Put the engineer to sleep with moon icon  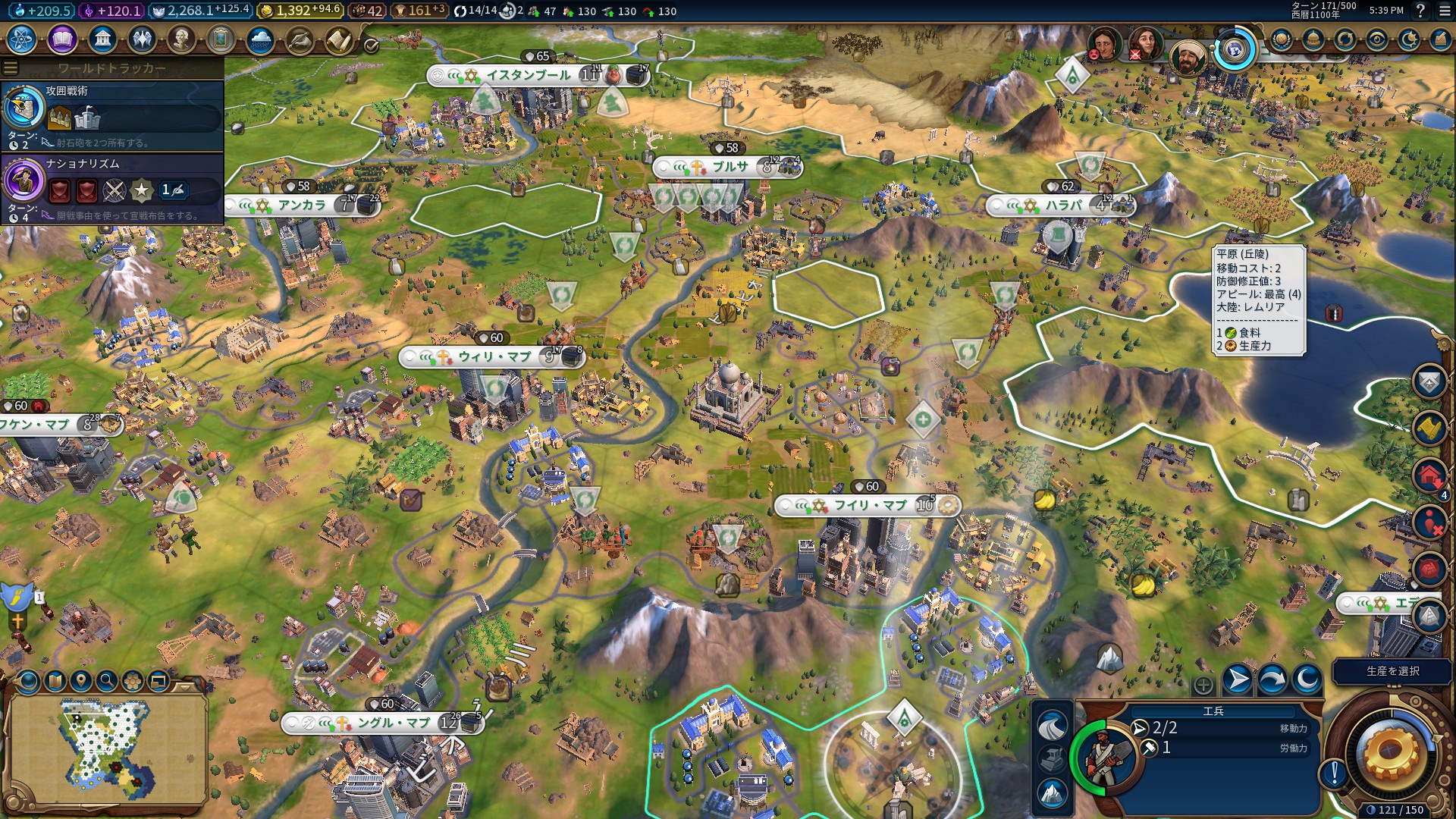click(1307, 679)
